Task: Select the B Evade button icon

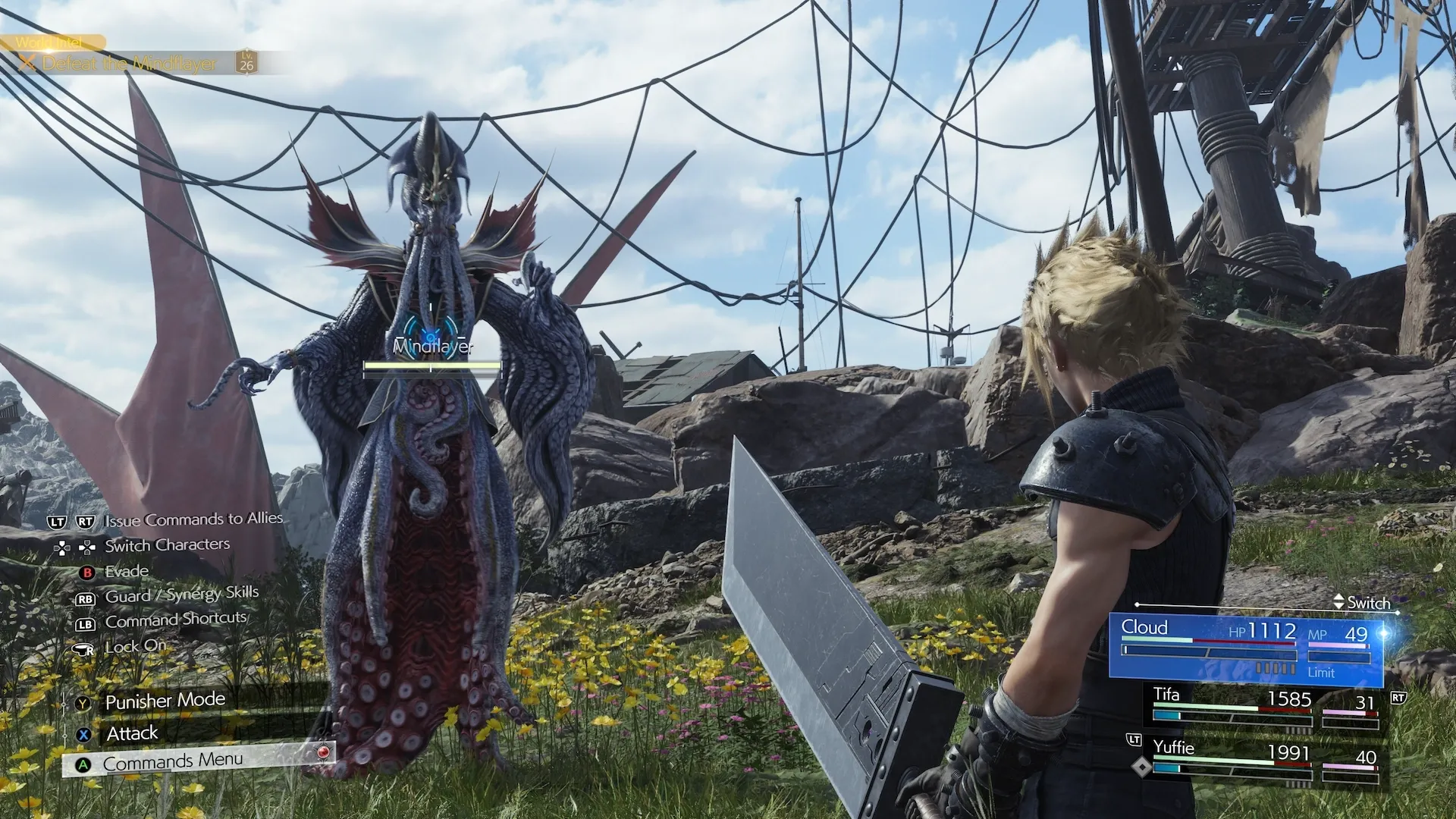Action: (87, 571)
